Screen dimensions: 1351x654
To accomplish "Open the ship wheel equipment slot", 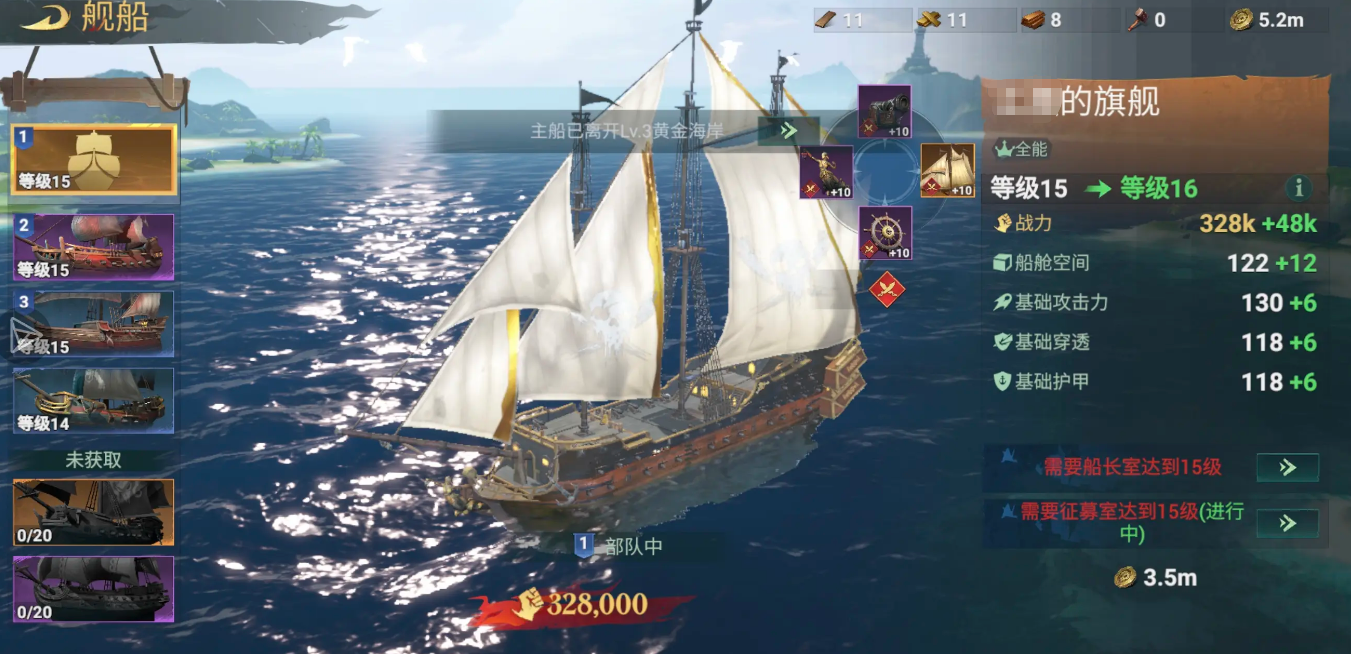I will pos(885,233).
